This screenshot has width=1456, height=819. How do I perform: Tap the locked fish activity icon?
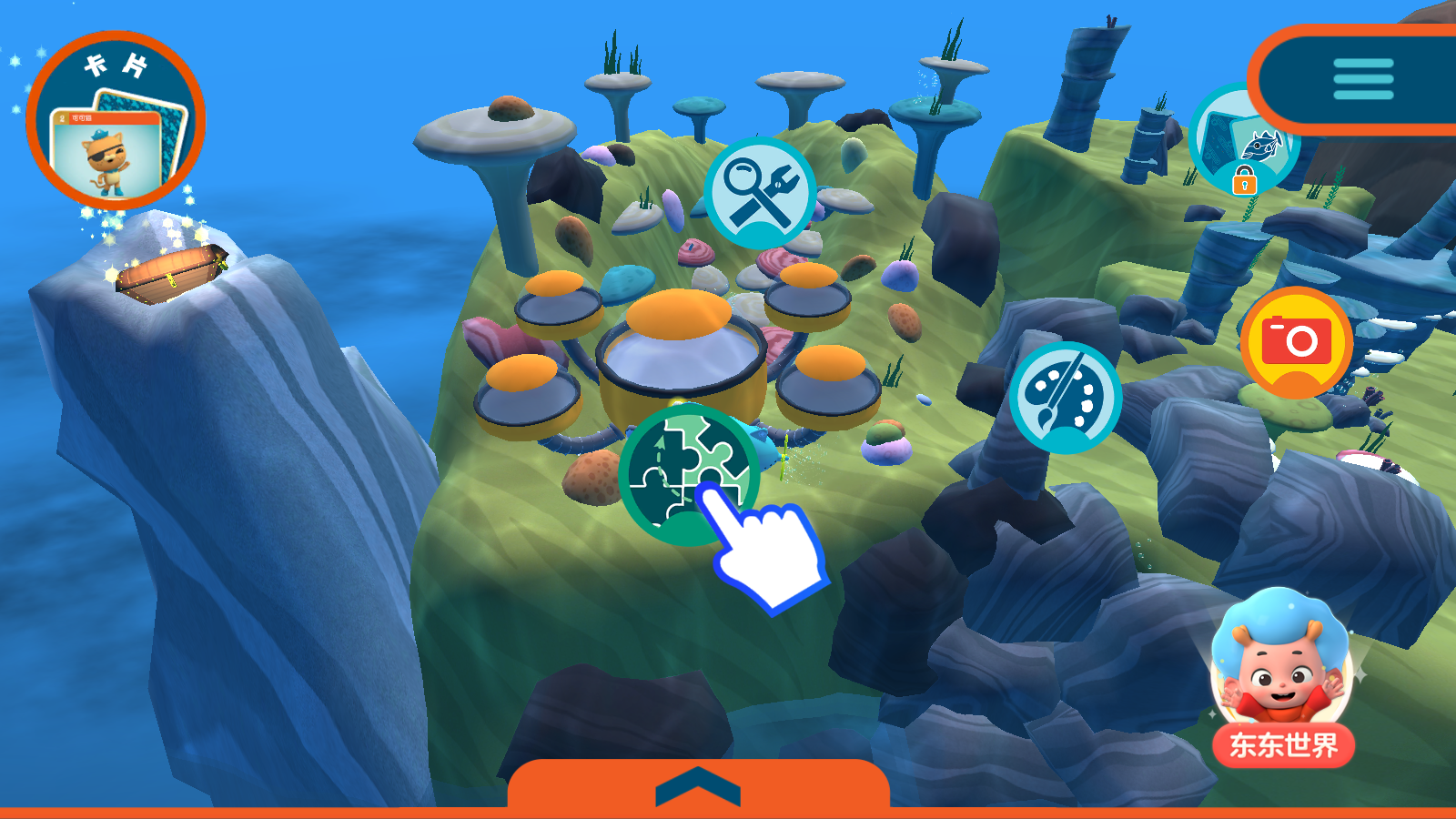point(1242,143)
